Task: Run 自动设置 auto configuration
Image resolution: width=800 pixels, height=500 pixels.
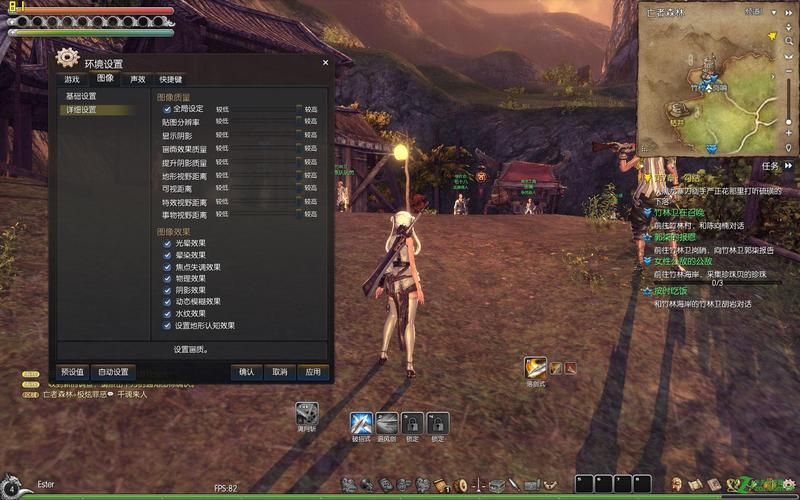Action: tap(113, 372)
